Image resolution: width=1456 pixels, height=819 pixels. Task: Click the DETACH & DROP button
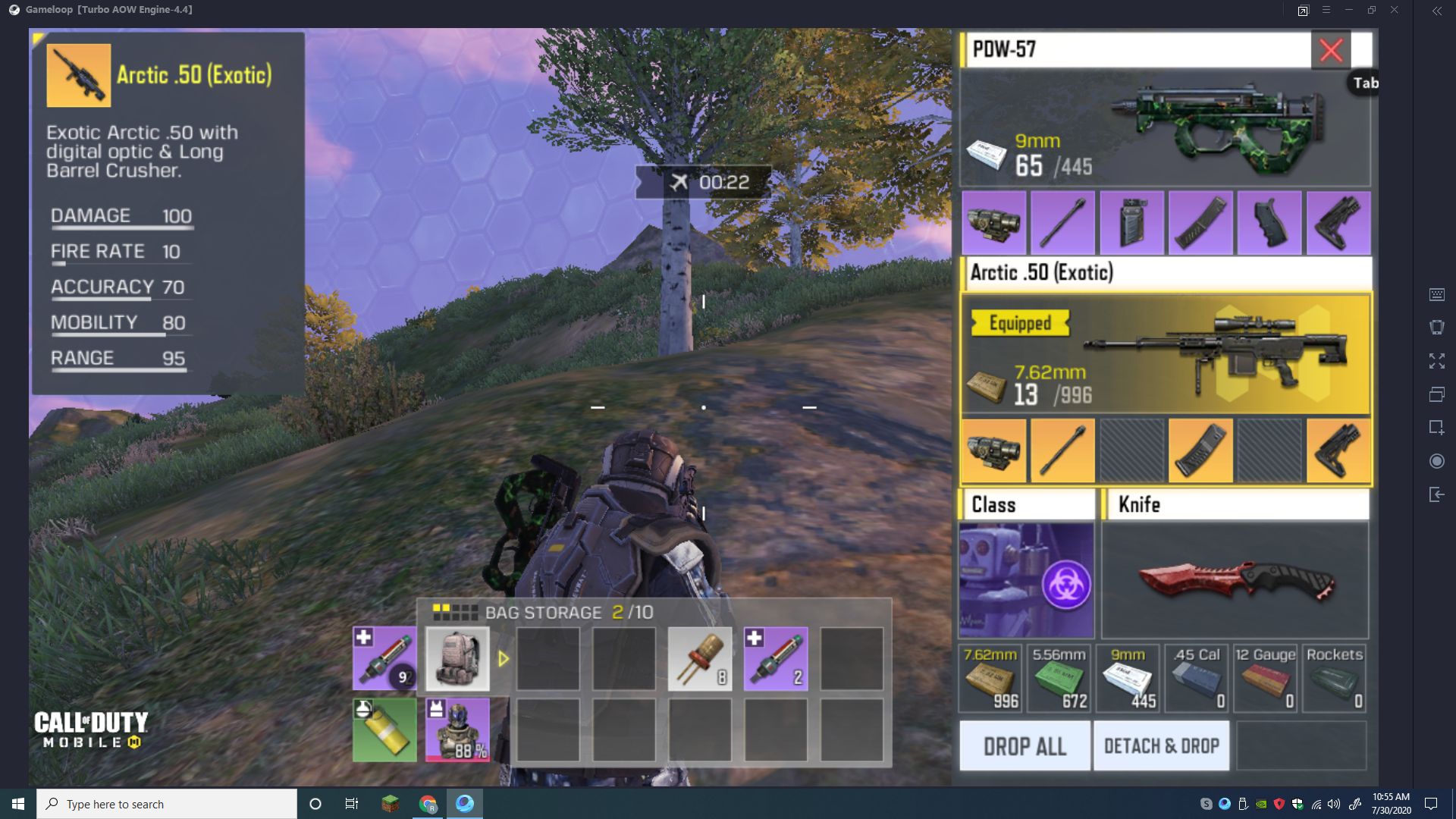(x=1161, y=746)
